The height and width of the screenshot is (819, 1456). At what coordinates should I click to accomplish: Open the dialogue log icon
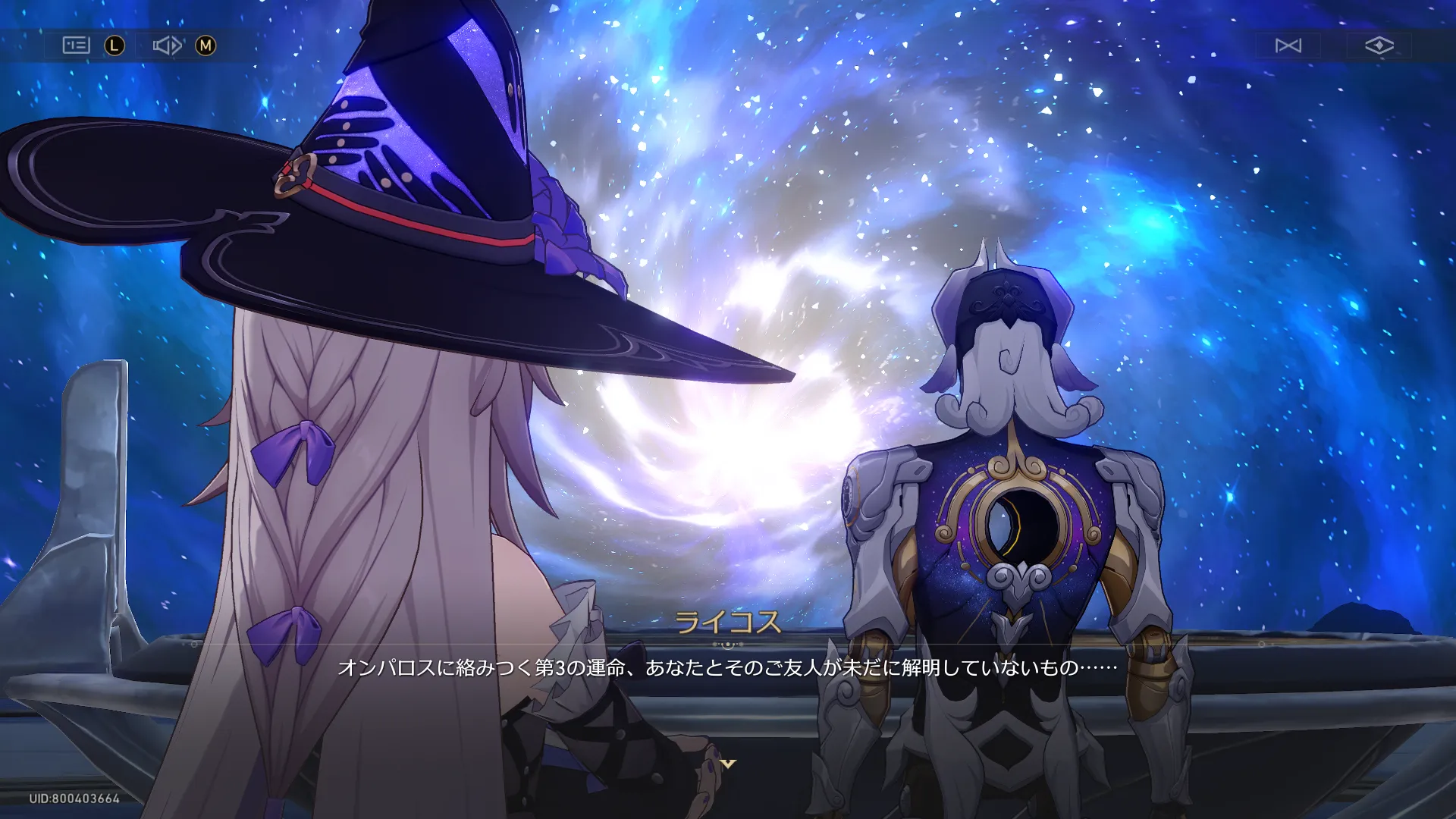click(x=76, y=45)
